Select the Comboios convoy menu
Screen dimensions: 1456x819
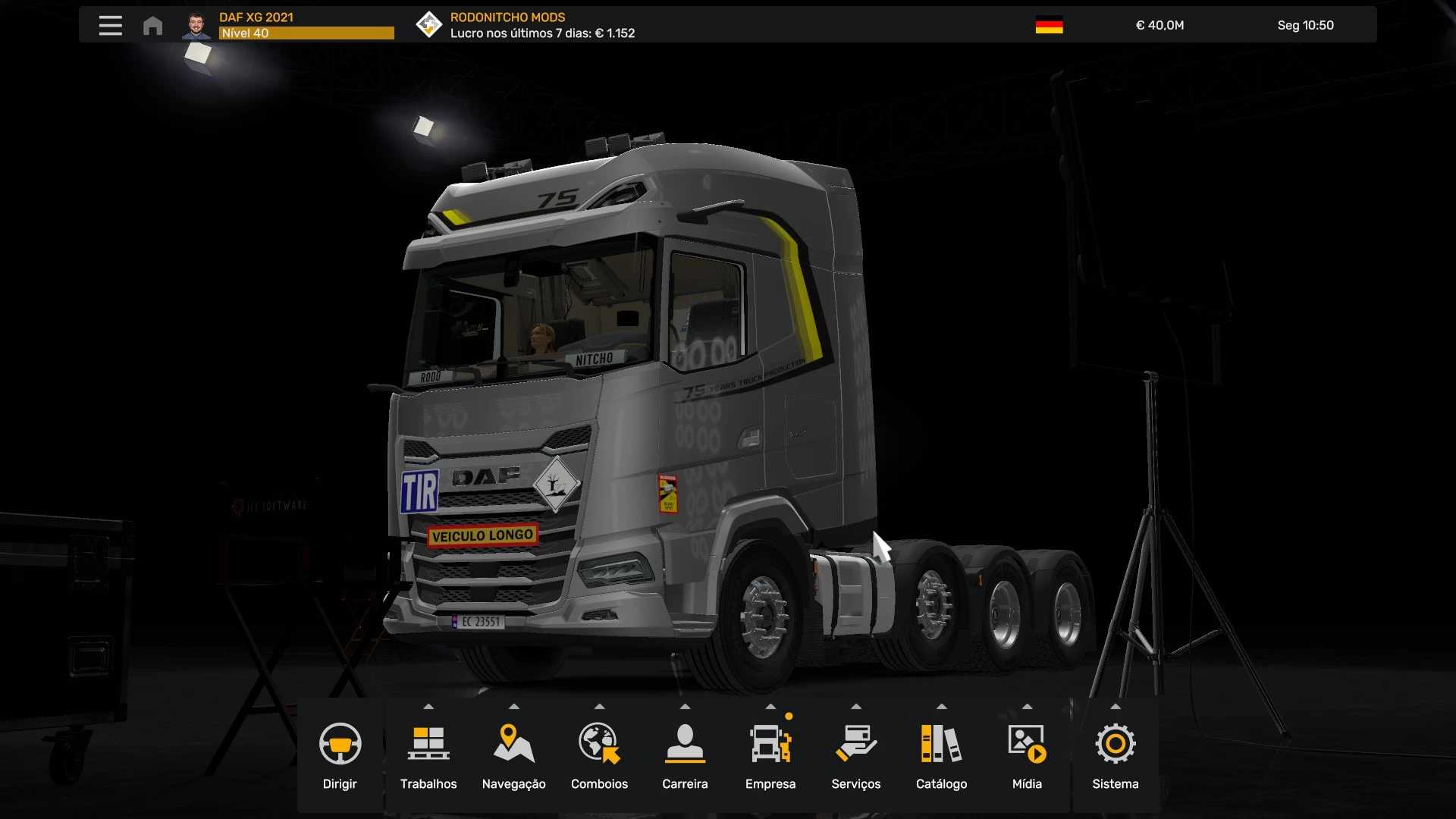tap(599, 755)
